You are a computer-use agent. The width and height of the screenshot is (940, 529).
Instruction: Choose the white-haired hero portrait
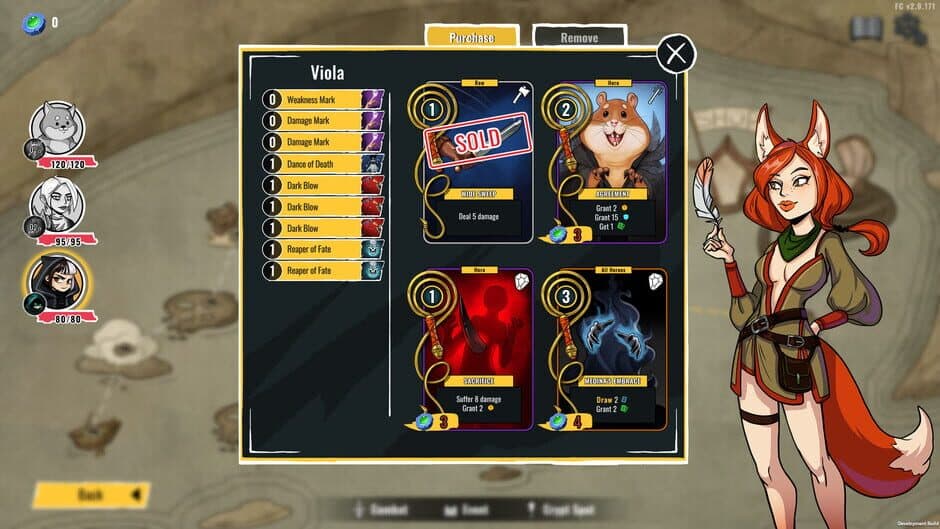57,203
